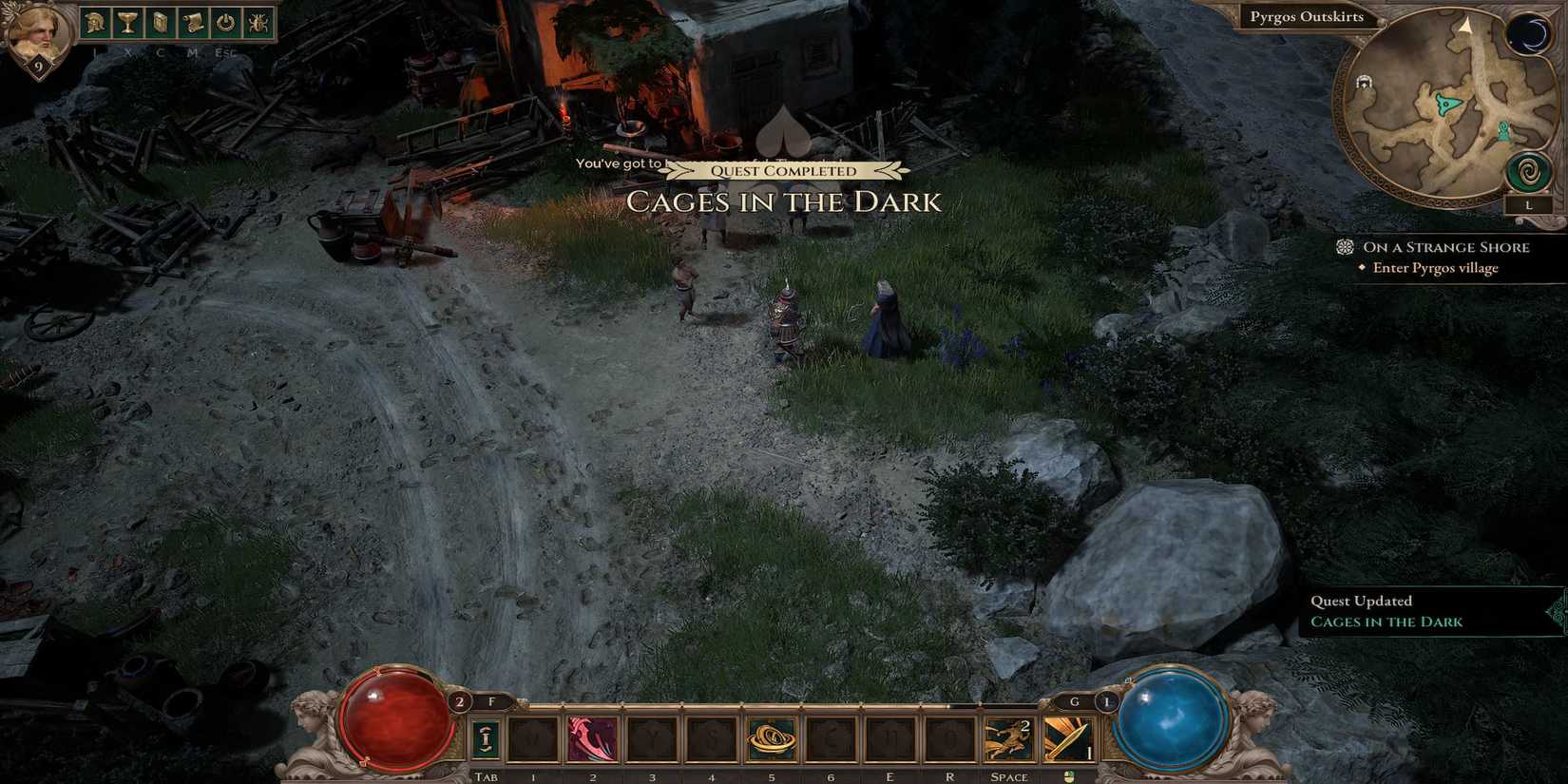Open the inventory via the helmet icon
This screenshot has height=784, width=1568.
pyautogui.click(x=95, y=25)
